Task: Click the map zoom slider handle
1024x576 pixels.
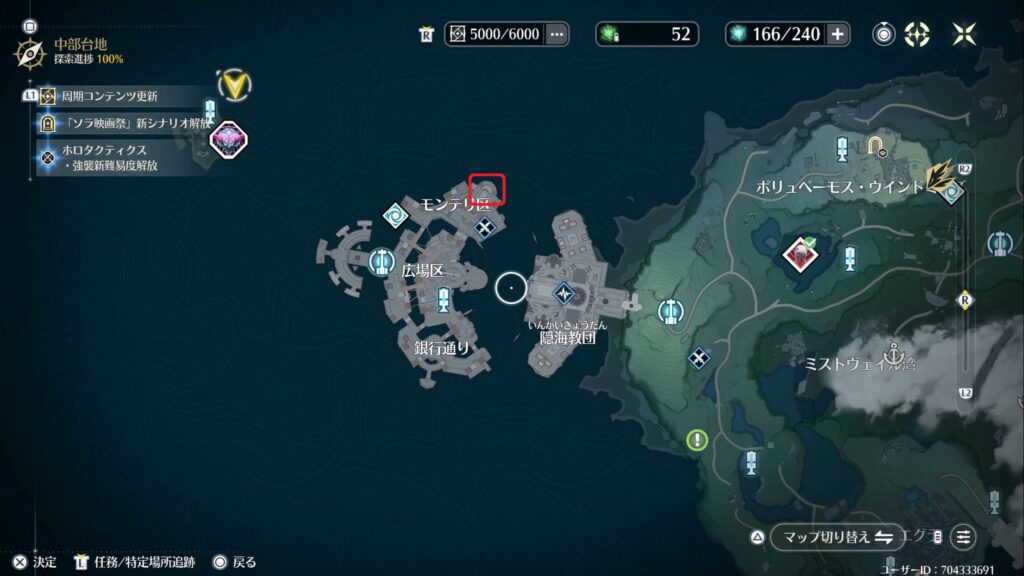Action: (x=965, y=299)
